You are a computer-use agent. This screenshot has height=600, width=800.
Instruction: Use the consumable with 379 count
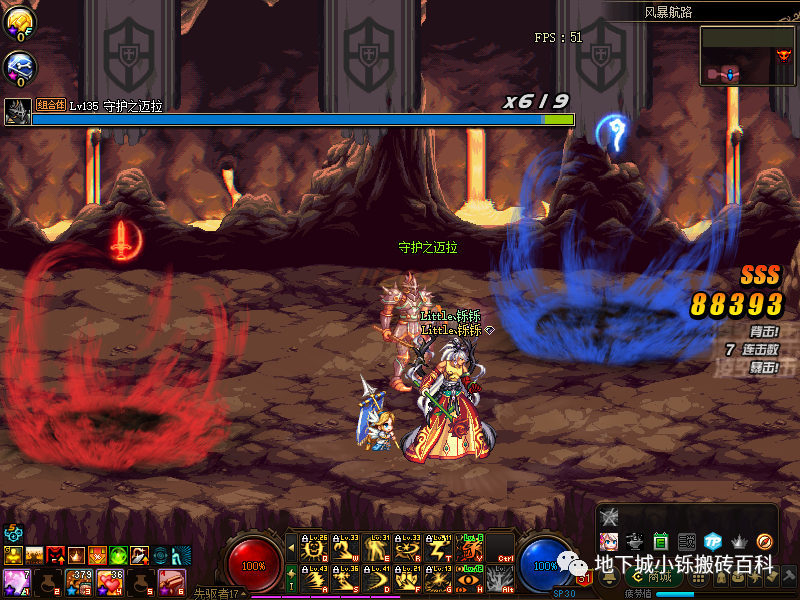(x=78, y=580)
